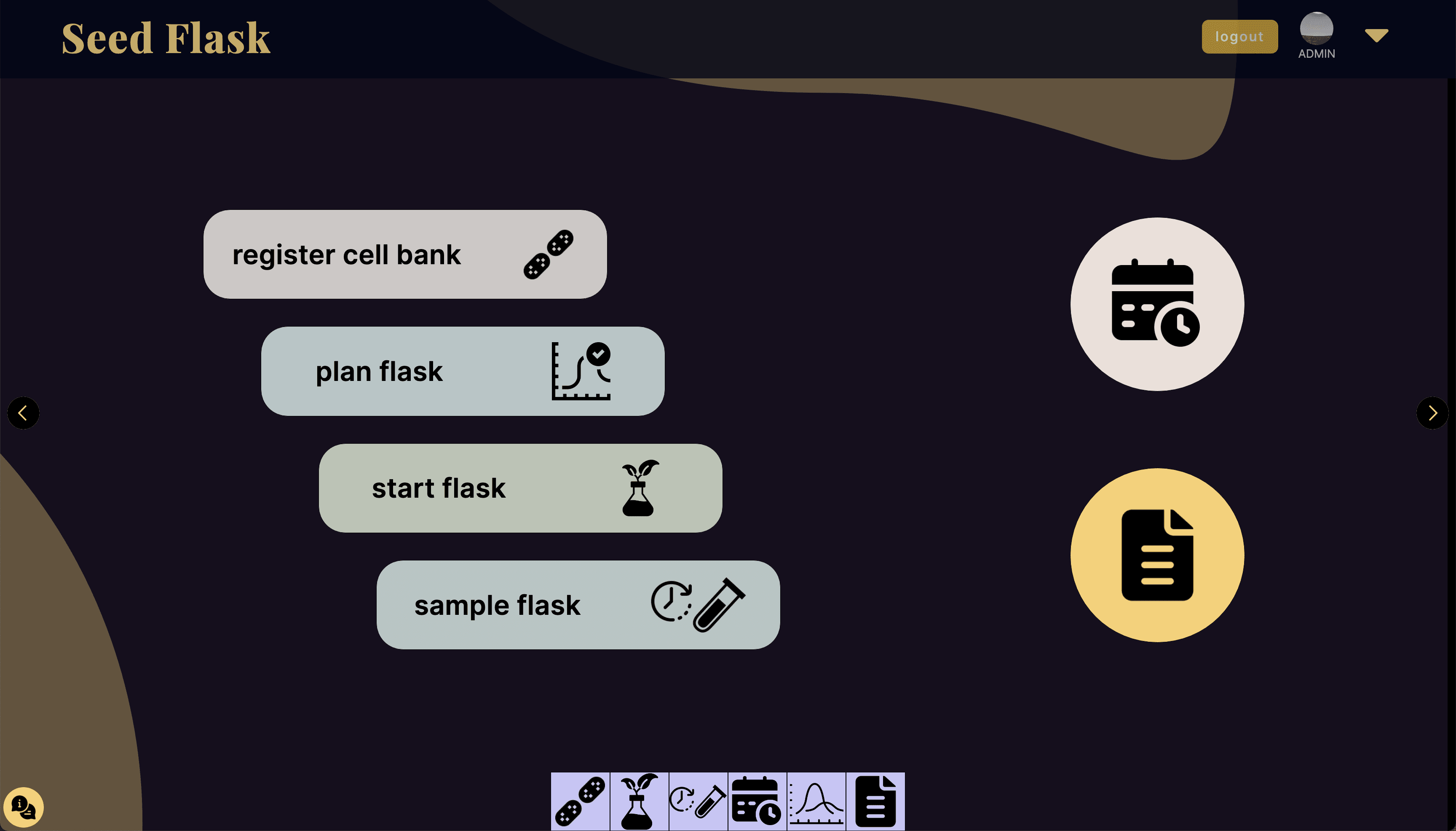Click the checkmark graph icon on plan flask
Viewport: 1456px width, 831px height.
[x=581, y=370]
